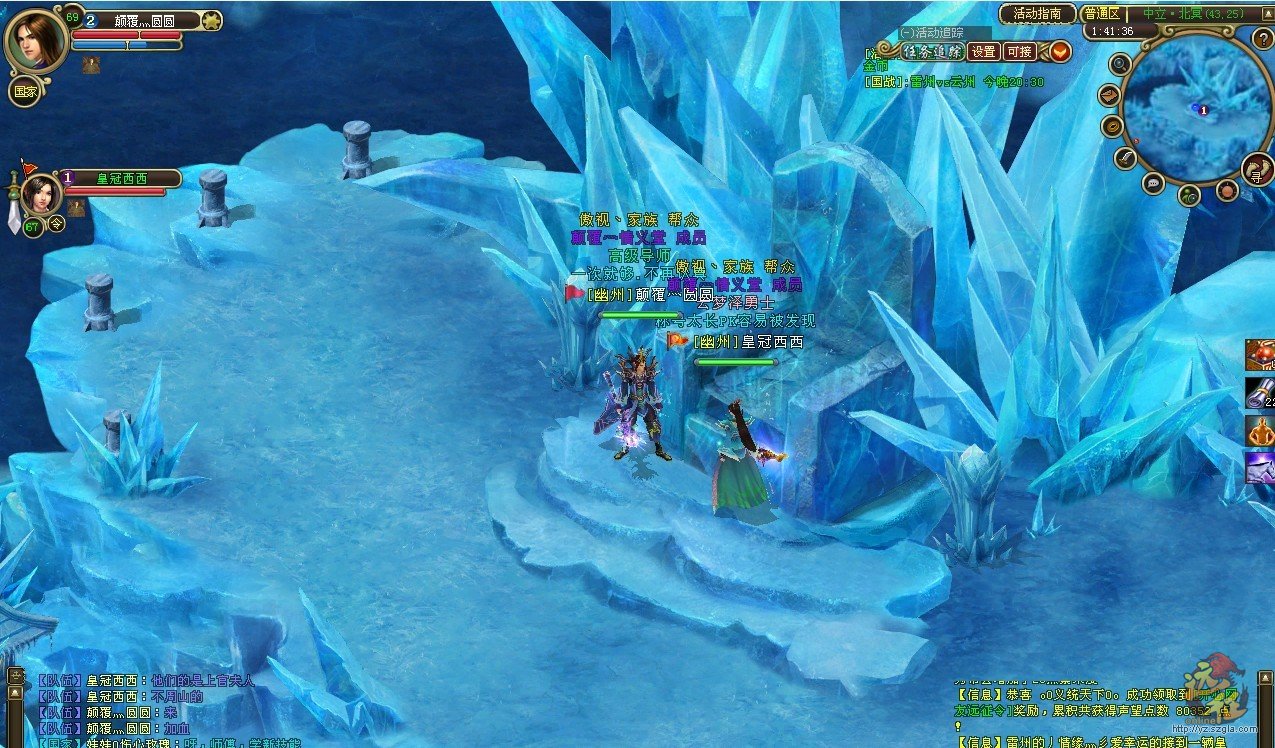Open the 活动指南 activity guide
Viewport: 1275px width, 748px height.
point(1037,14)
